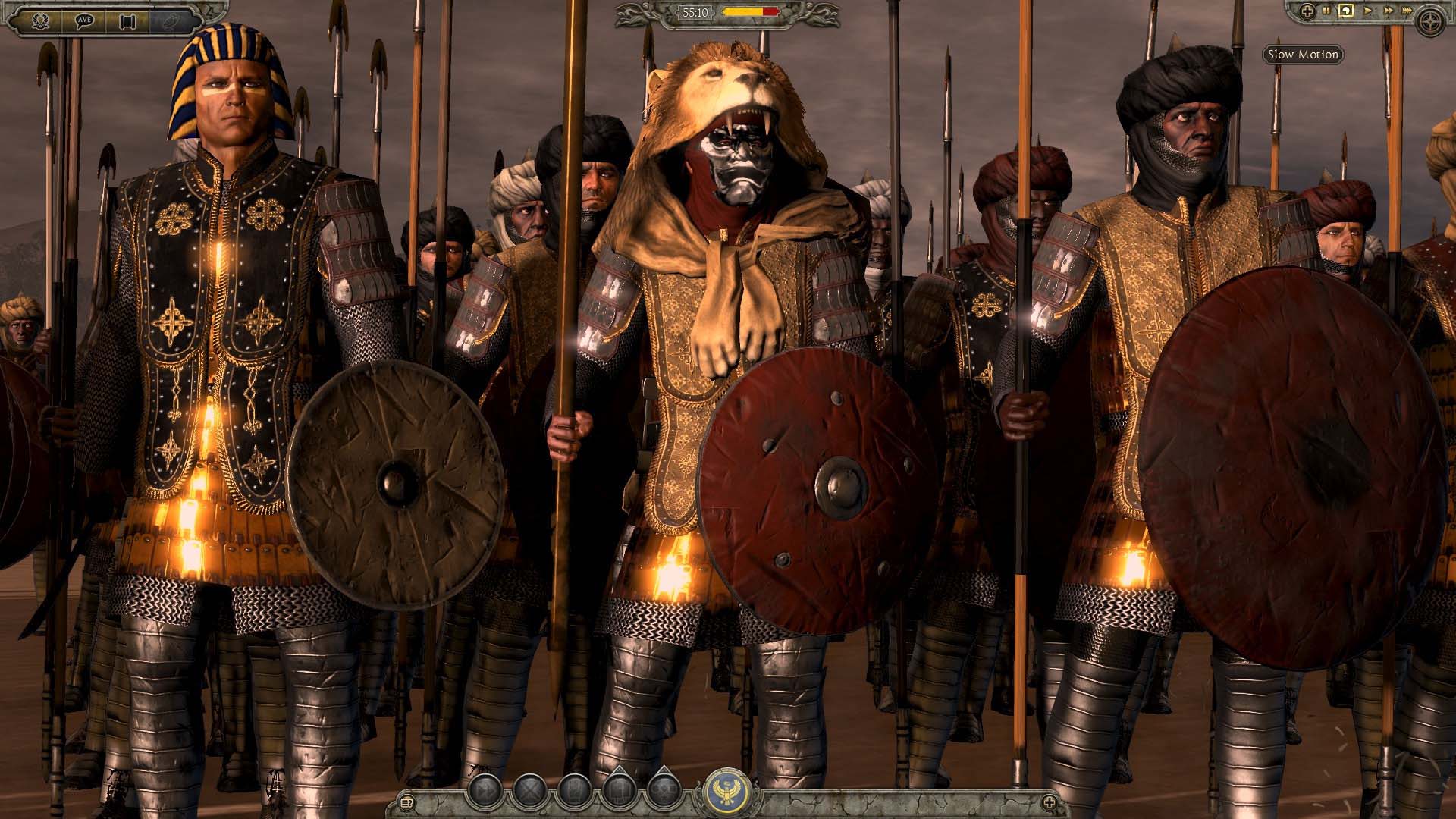The image size is (1456, 819).
Task: Set battle to triple fast-forward speed
Action: [1408, 11]
